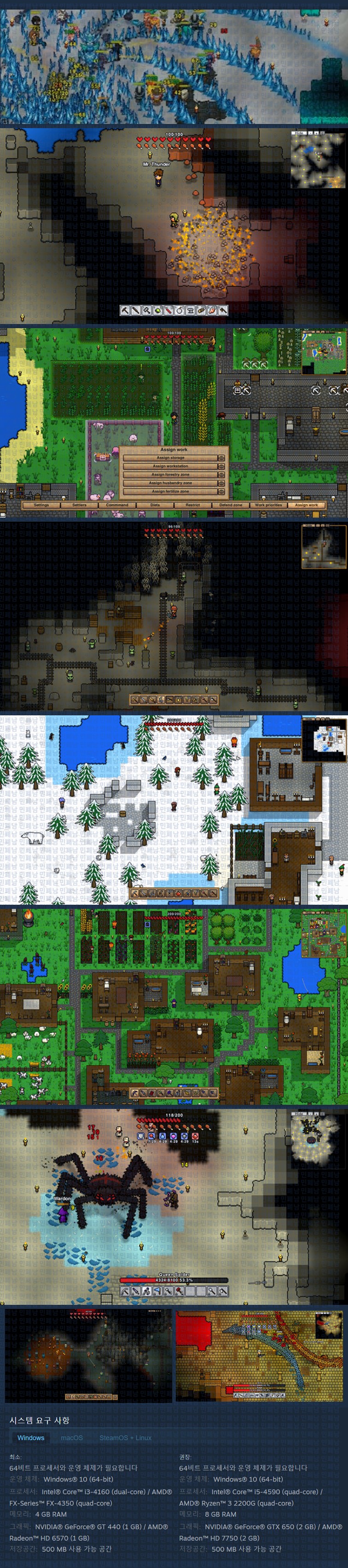The width and height of the screenshot is (348, 1568).
Task: Show the macOS system requirements
Action: coord(72,1438)
